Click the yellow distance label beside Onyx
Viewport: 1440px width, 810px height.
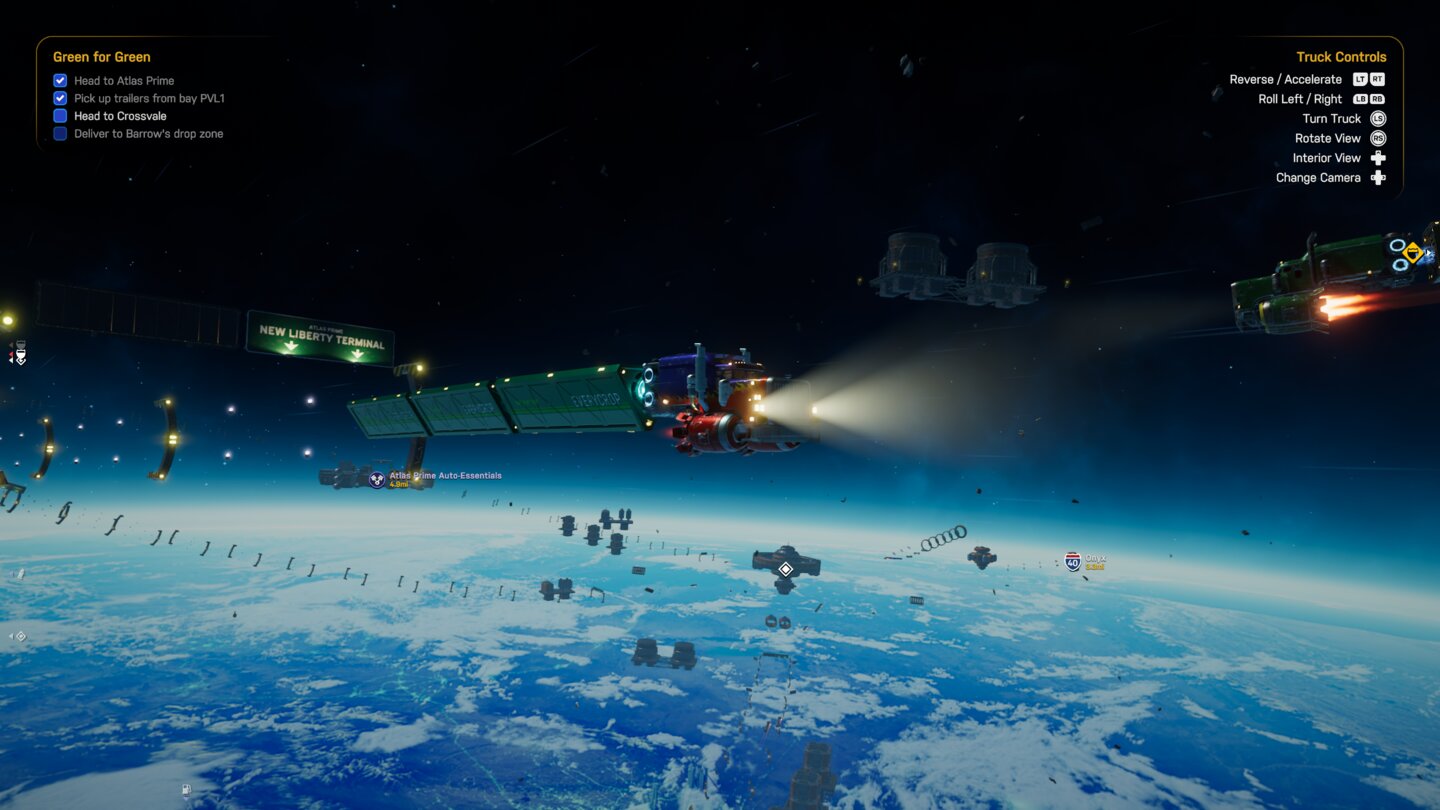(x=1096, y=566)
